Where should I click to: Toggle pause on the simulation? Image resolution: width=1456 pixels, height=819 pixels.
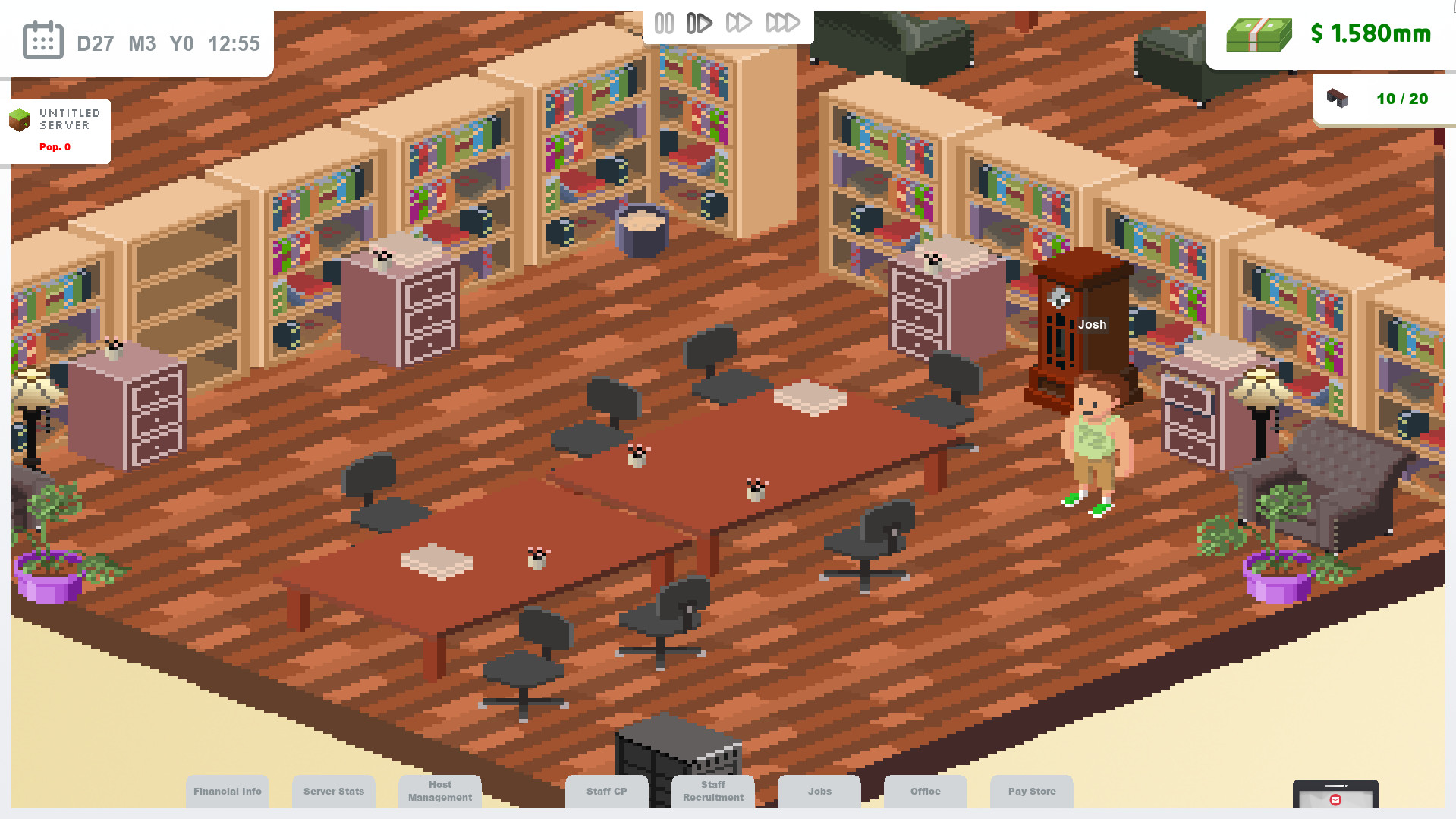663,23
